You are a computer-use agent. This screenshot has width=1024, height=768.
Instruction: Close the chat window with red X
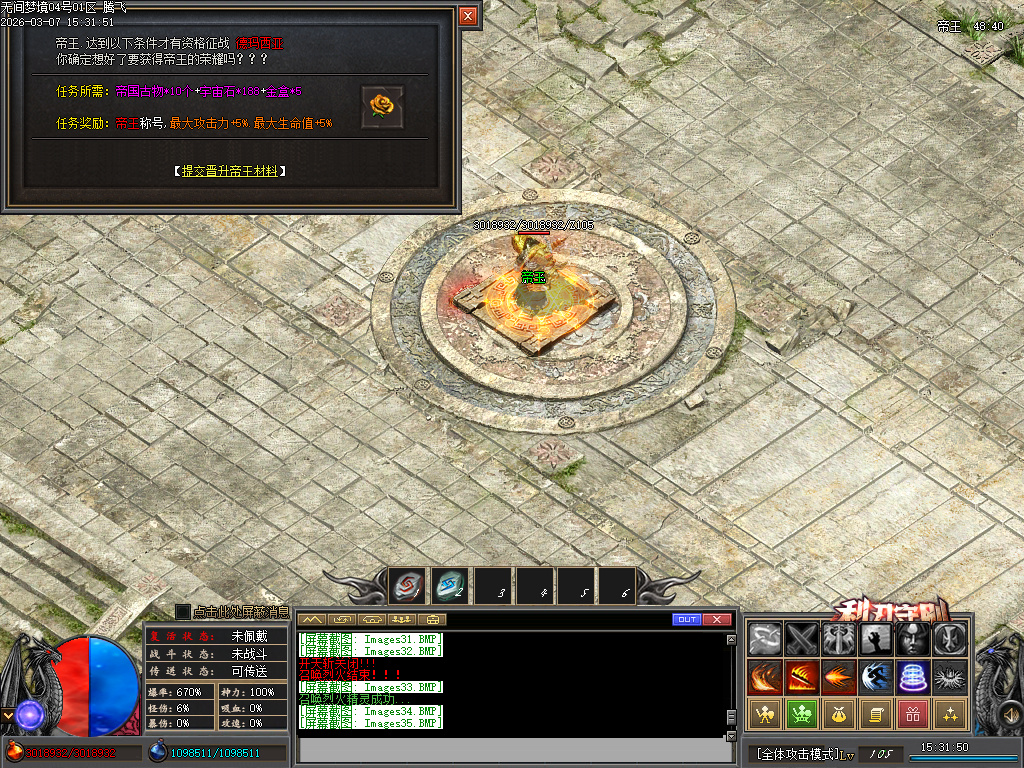click(x=717, y=620)
